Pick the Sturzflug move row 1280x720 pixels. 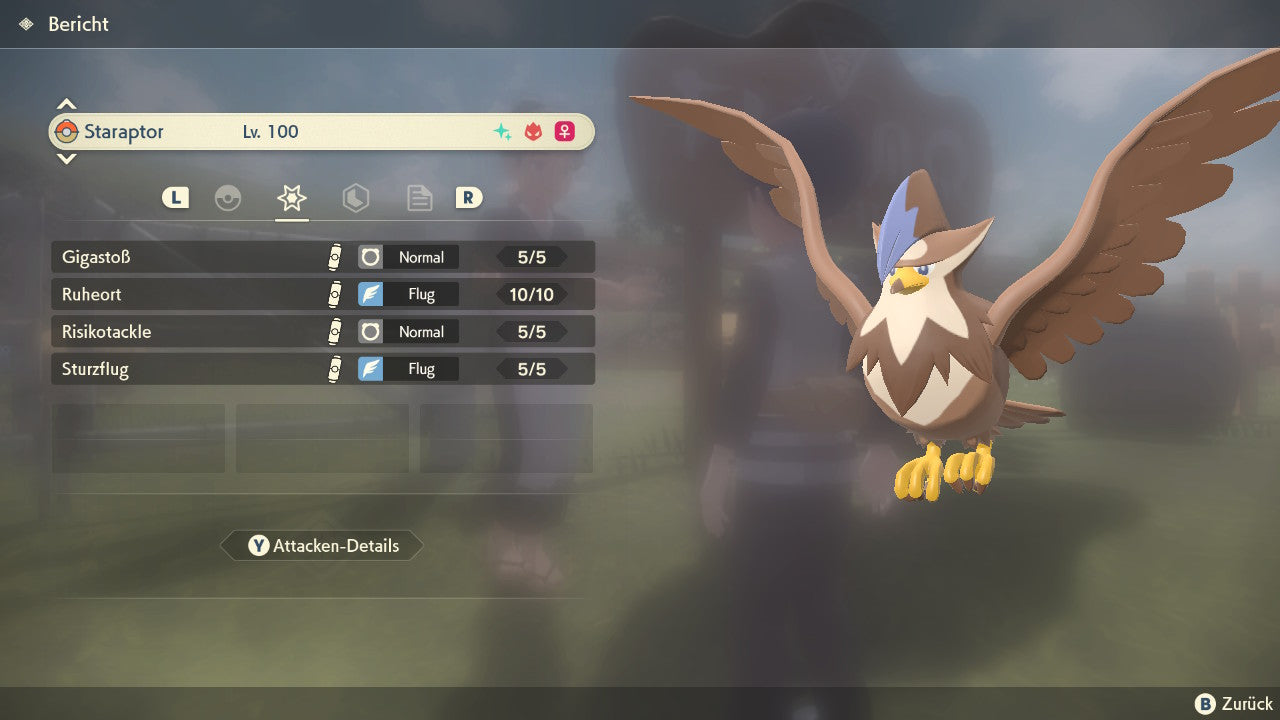(x=322, y=369)
